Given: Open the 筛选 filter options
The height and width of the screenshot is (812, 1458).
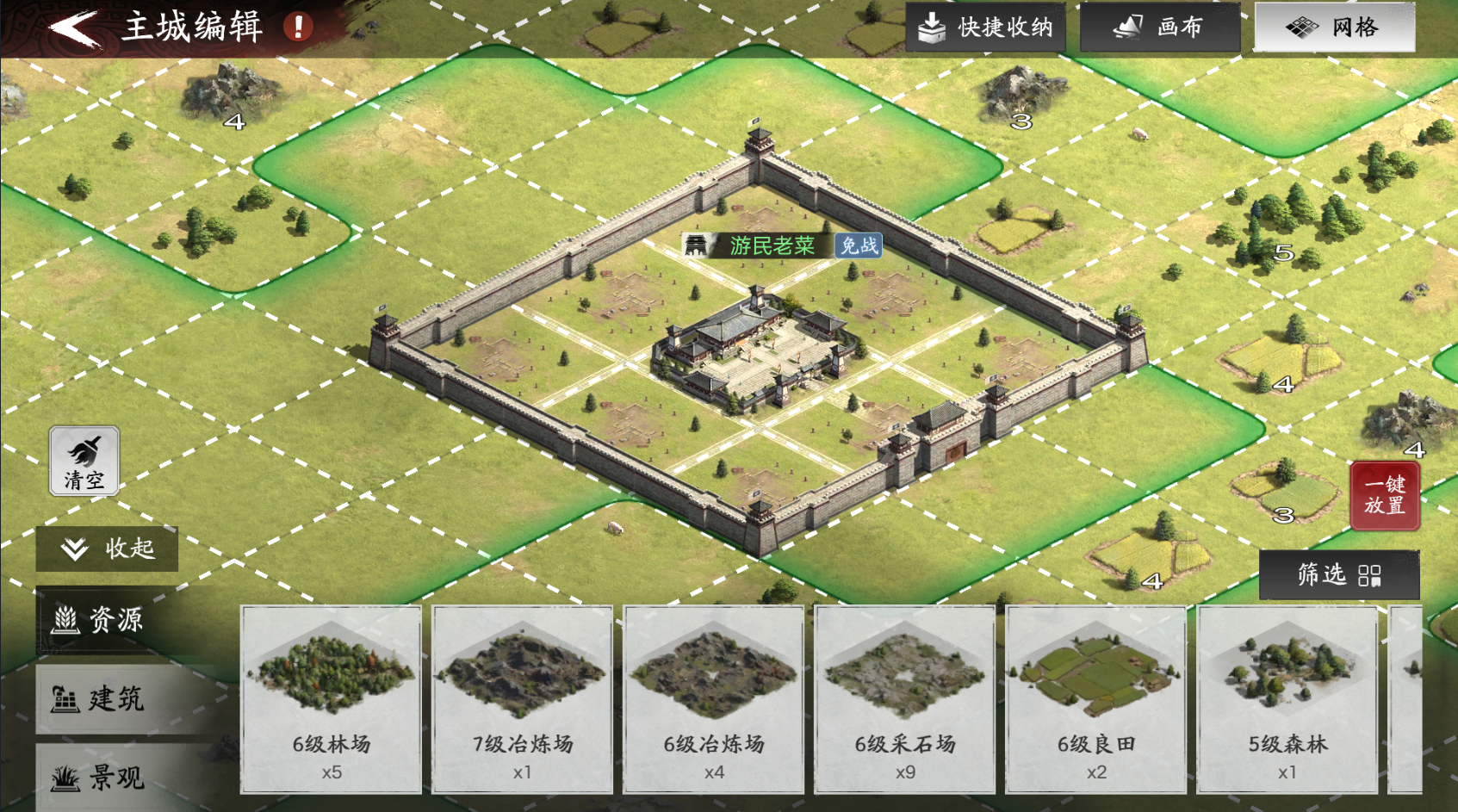Looking at the screenshot, I should 1339,575.
